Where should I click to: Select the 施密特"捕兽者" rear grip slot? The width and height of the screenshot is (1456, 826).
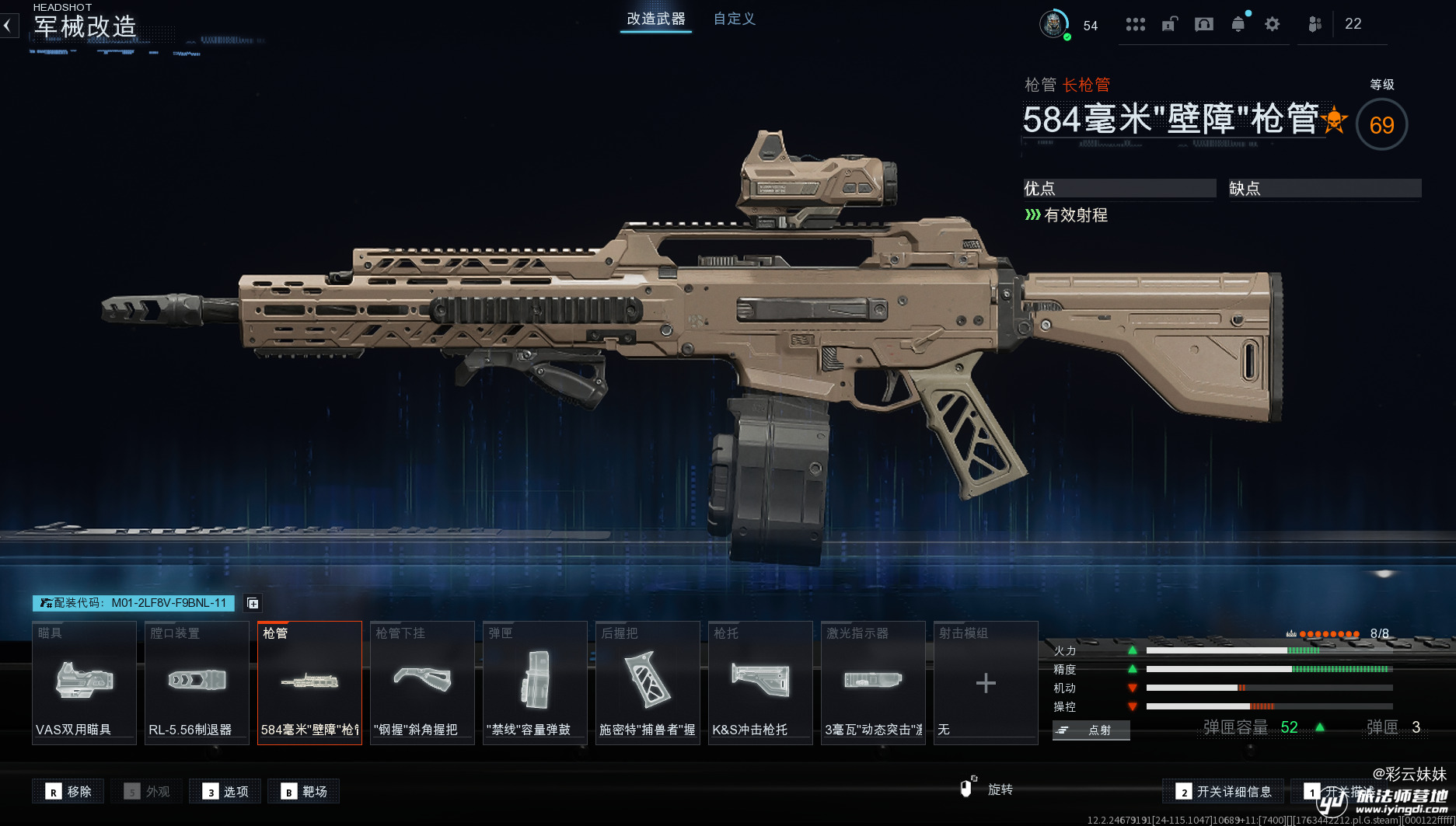click(x=648, y=682)
